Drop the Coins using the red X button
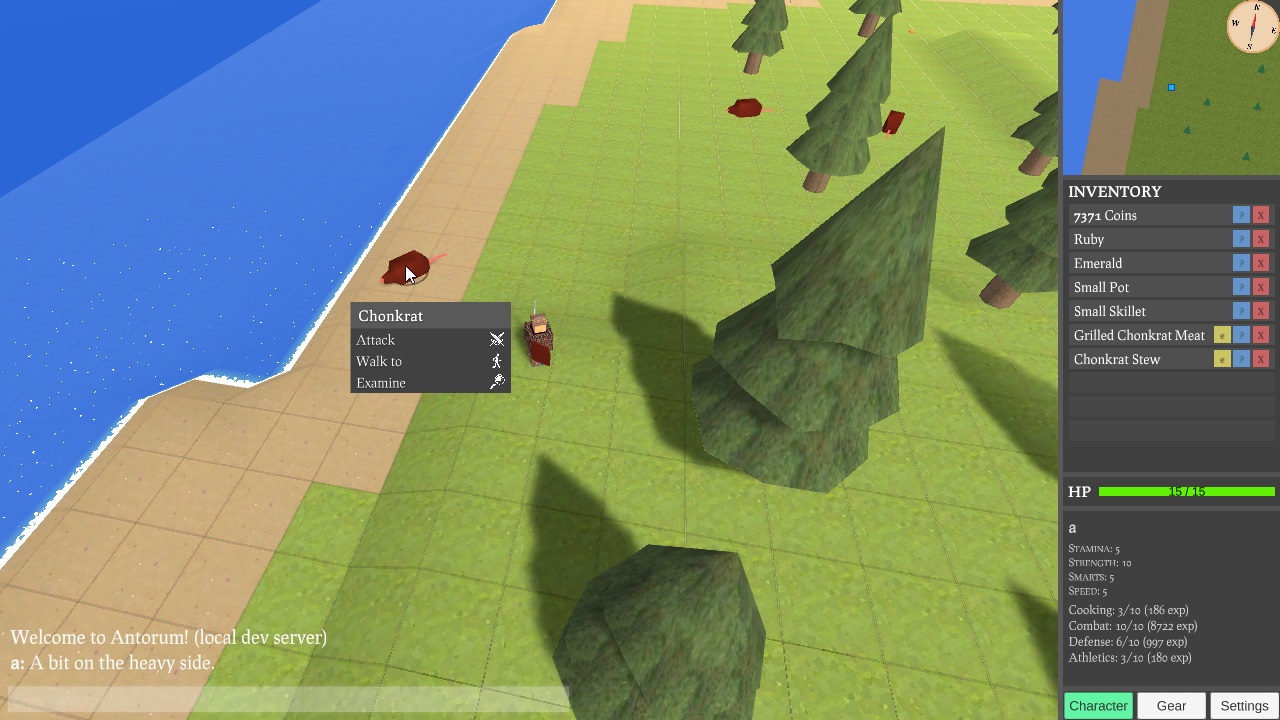Image resolution: width=1280 pixels, height=720 pixels. (x=1261, y=215)
